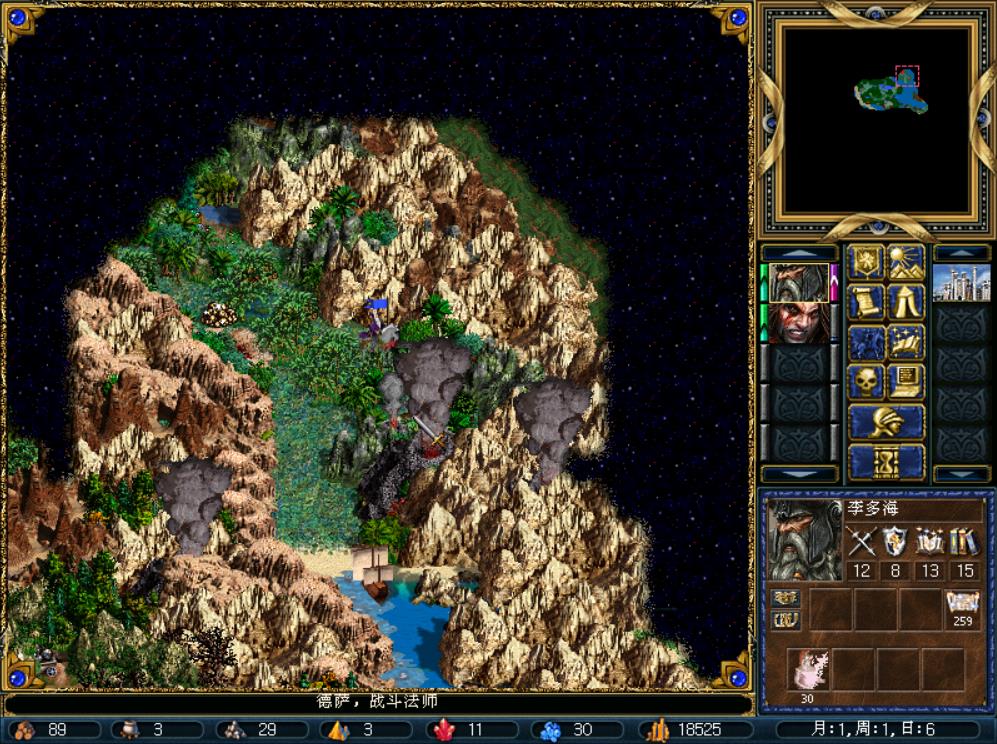Select the helmeted hero in hero list

point(799,282)
